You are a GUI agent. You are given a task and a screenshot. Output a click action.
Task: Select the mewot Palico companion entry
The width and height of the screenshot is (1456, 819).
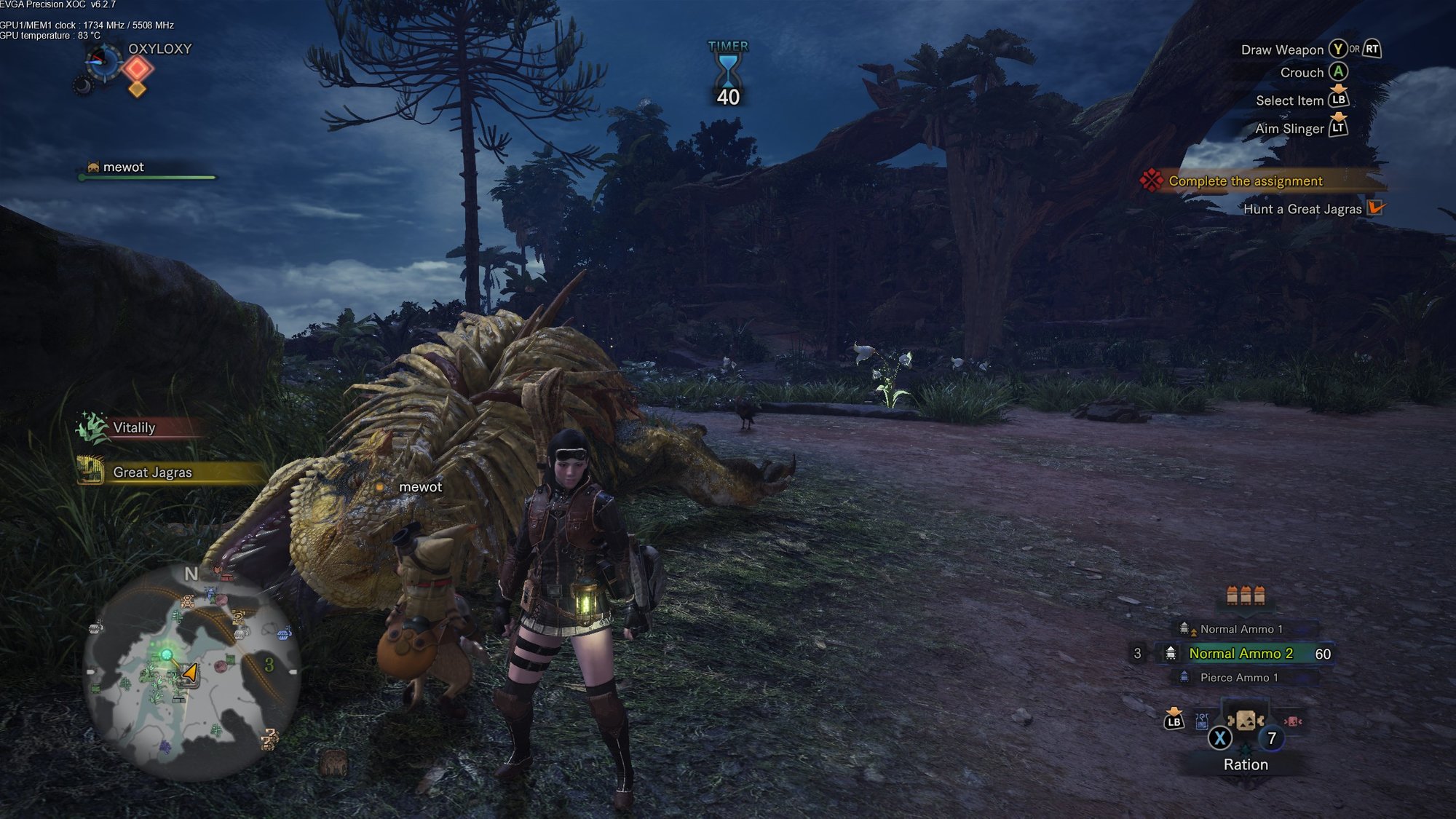(124, 167)
